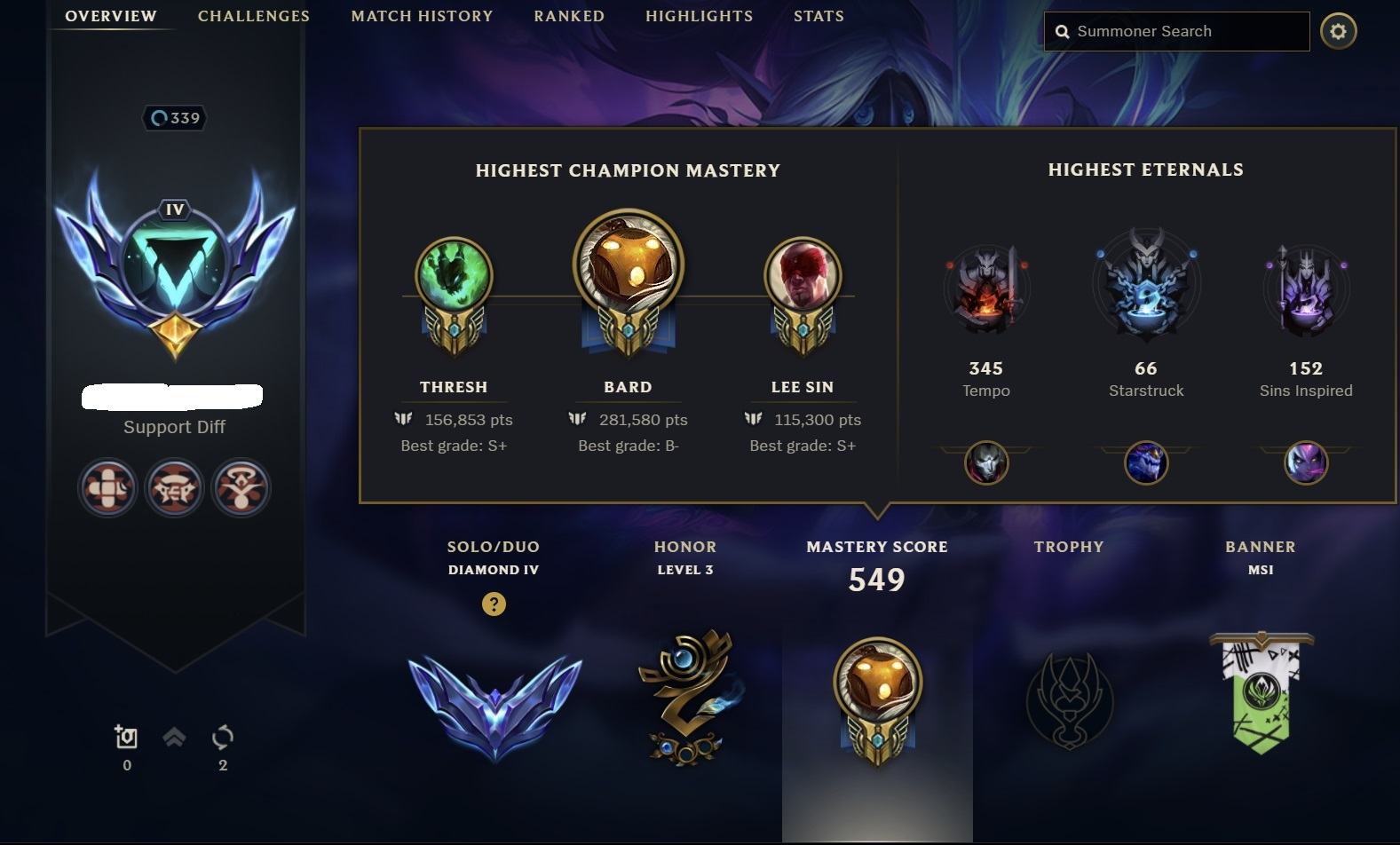Open the settings gear
This screenshot has width=1400, height=845.
pyautogui.click(x=1341, y=30)
